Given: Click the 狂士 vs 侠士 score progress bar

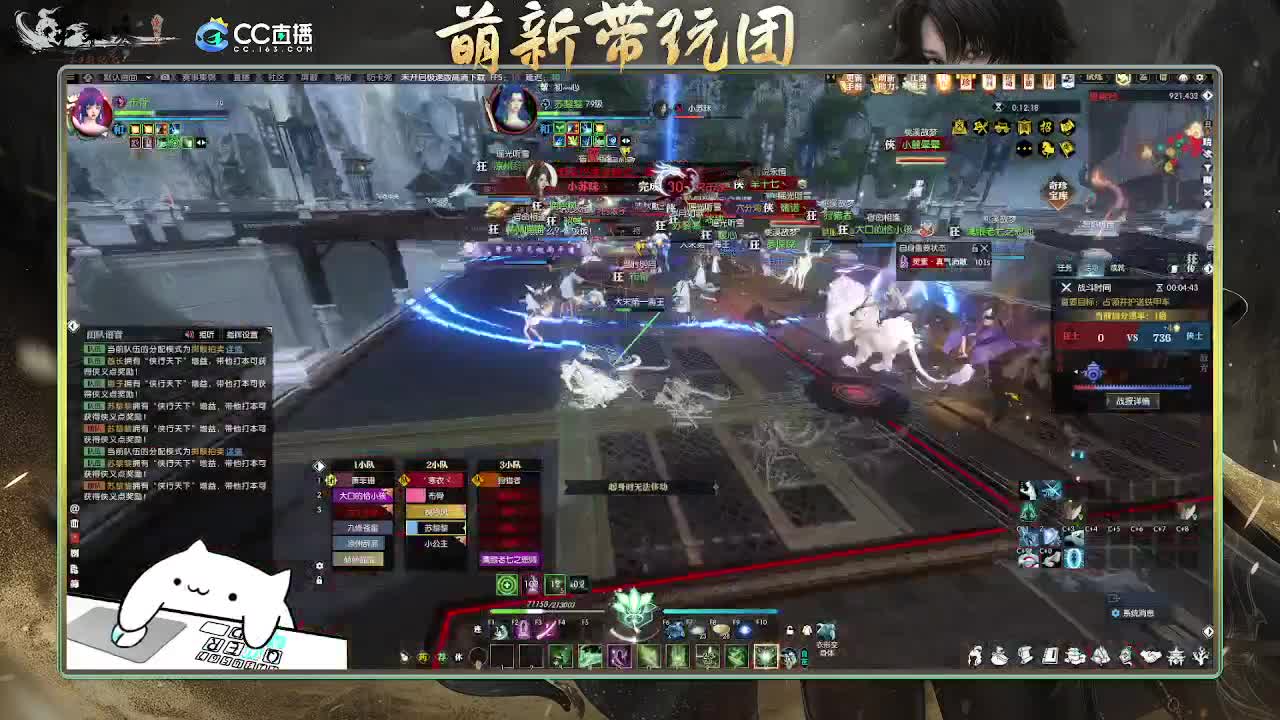Looking at the screenshot, I should 1137,337.
